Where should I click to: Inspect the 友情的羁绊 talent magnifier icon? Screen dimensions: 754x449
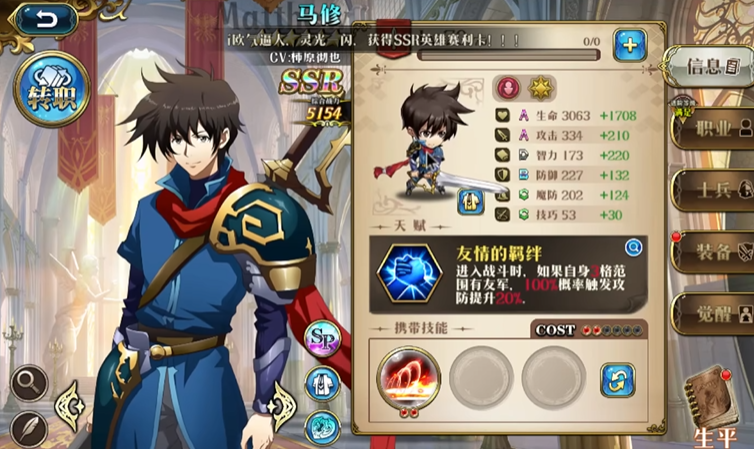(x=632, y=247)
